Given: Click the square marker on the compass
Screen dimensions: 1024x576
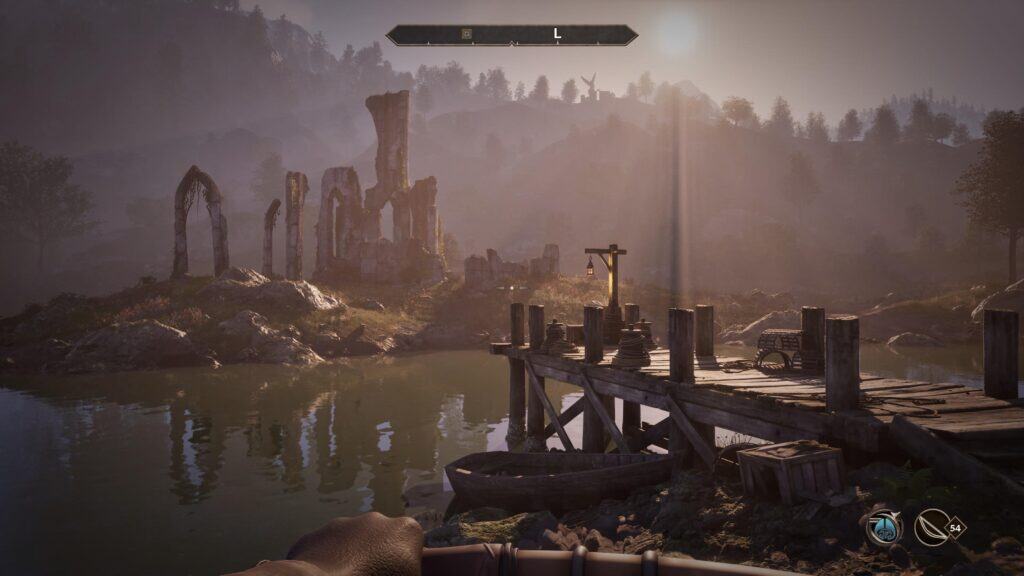Looking at the screenshot, I should [466, 34].
